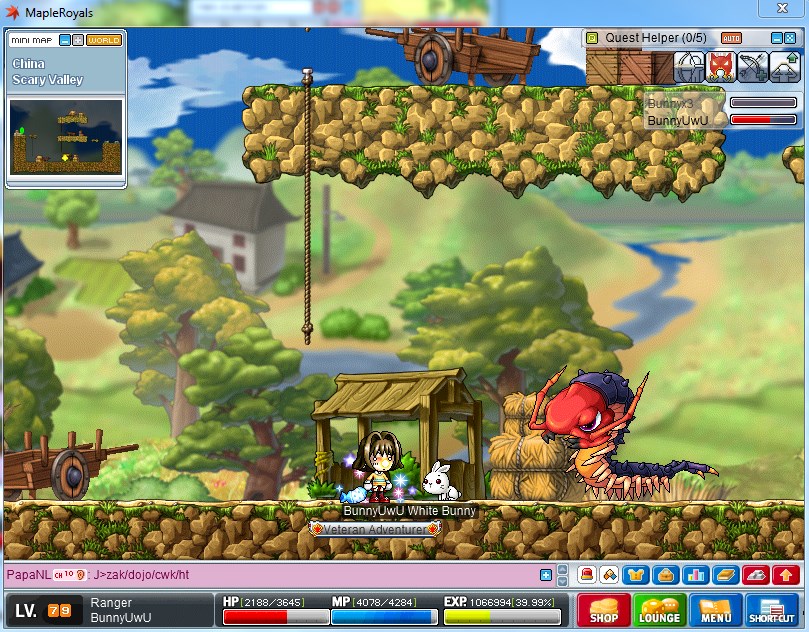Open the Cash SHOP button
The height and width of the screenshot is (632, 809).
(x=603, y=610)
